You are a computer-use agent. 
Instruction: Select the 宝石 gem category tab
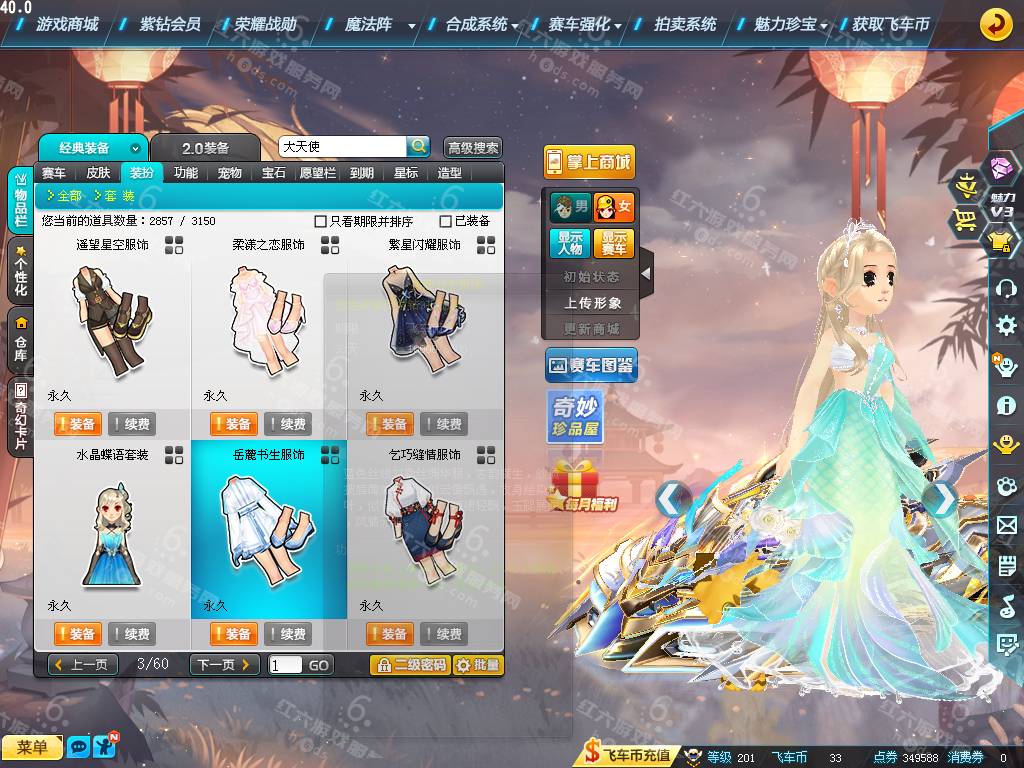pyautogui.click(x=274, y=173)
